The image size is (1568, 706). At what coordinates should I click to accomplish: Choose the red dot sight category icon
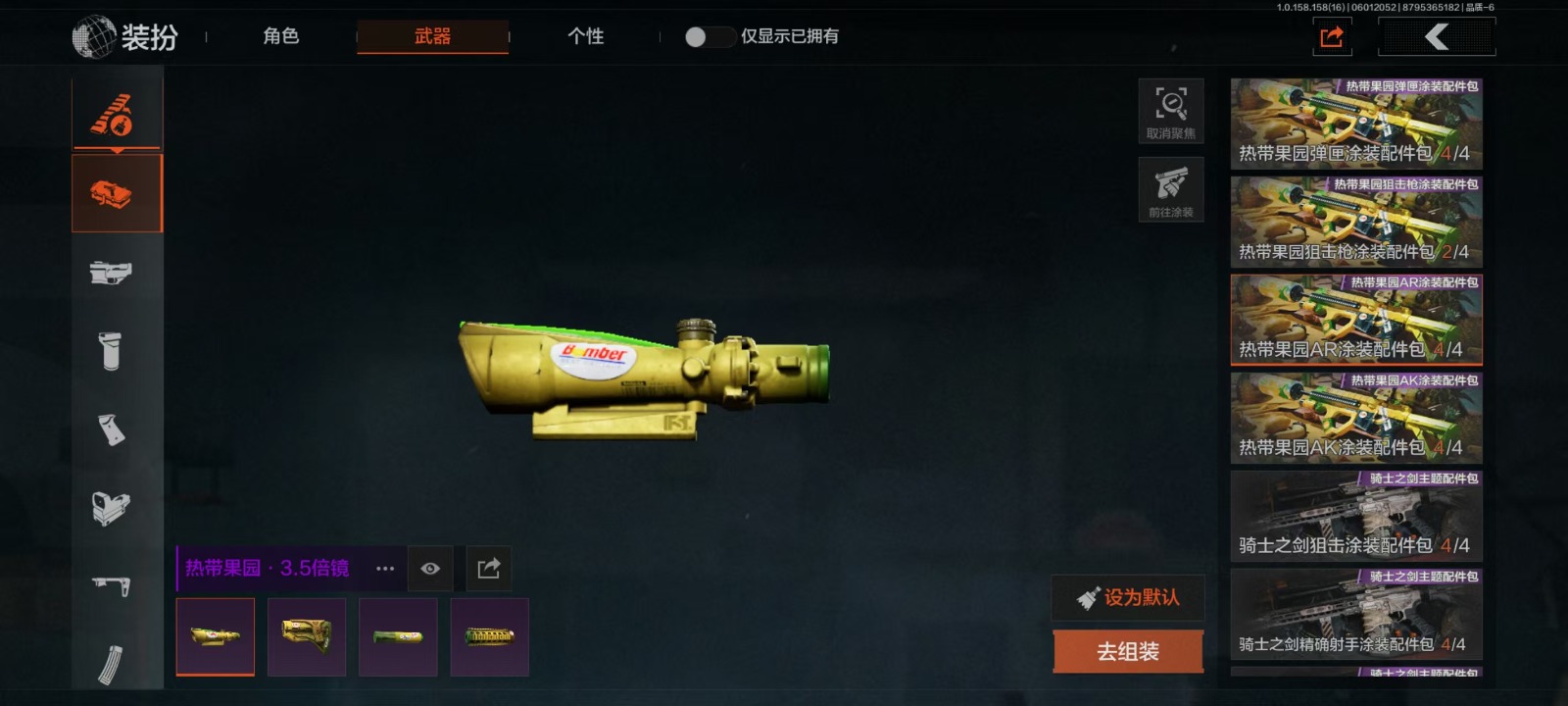point(112,508)
